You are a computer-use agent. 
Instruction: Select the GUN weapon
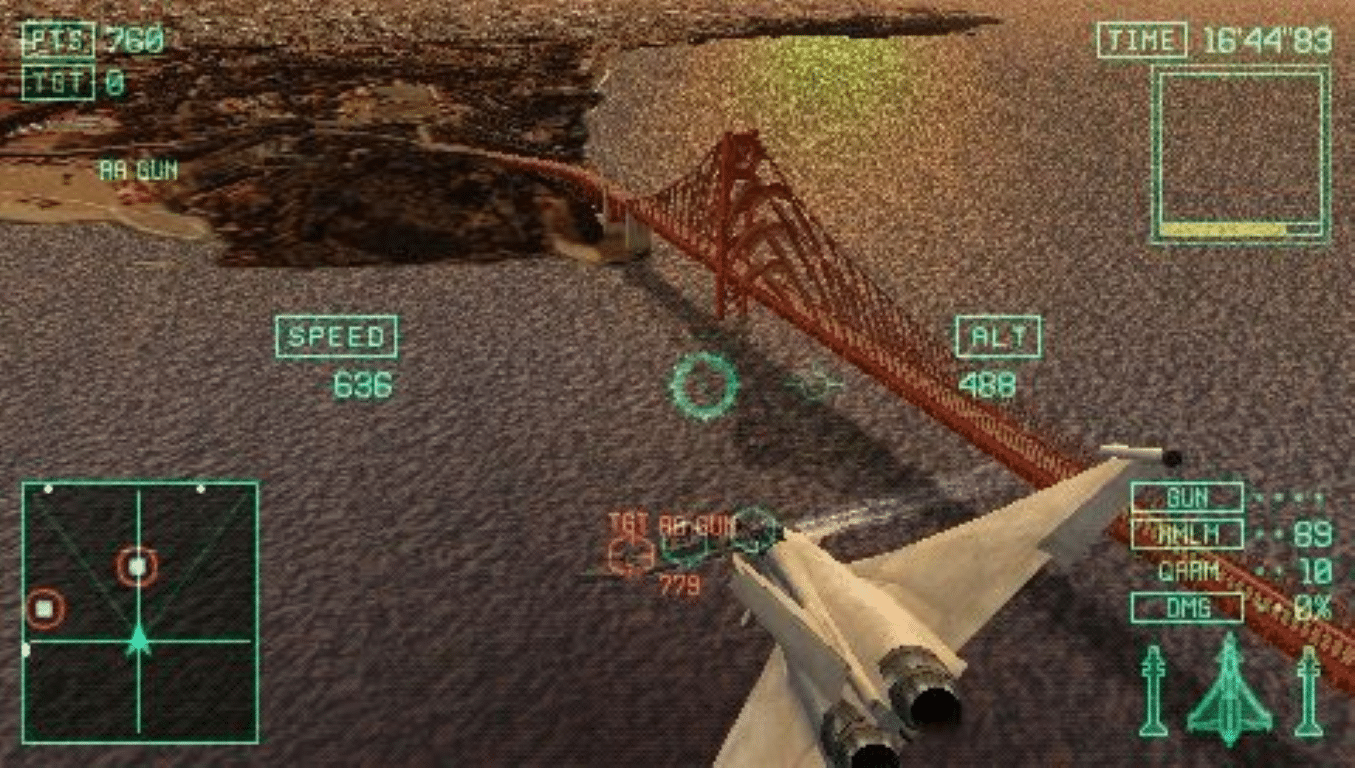click(x=1187, y=497)
